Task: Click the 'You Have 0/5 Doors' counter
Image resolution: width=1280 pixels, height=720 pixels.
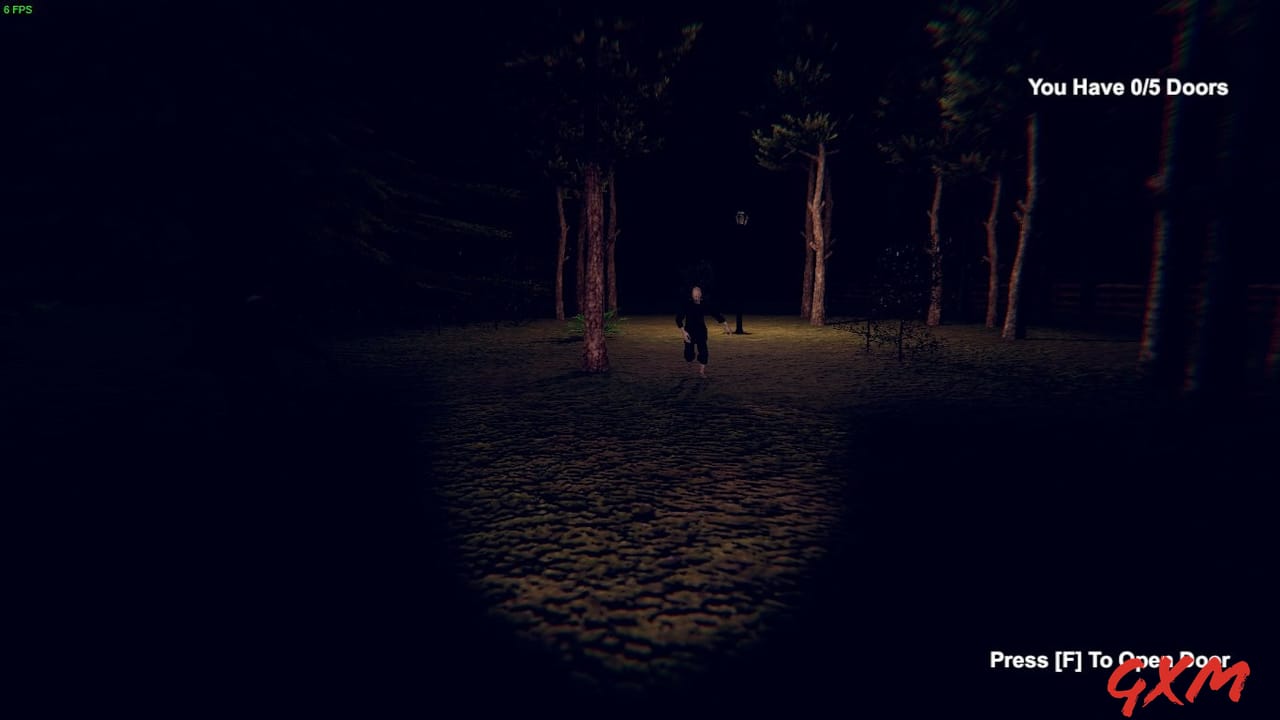Action: coord(1128,88)
